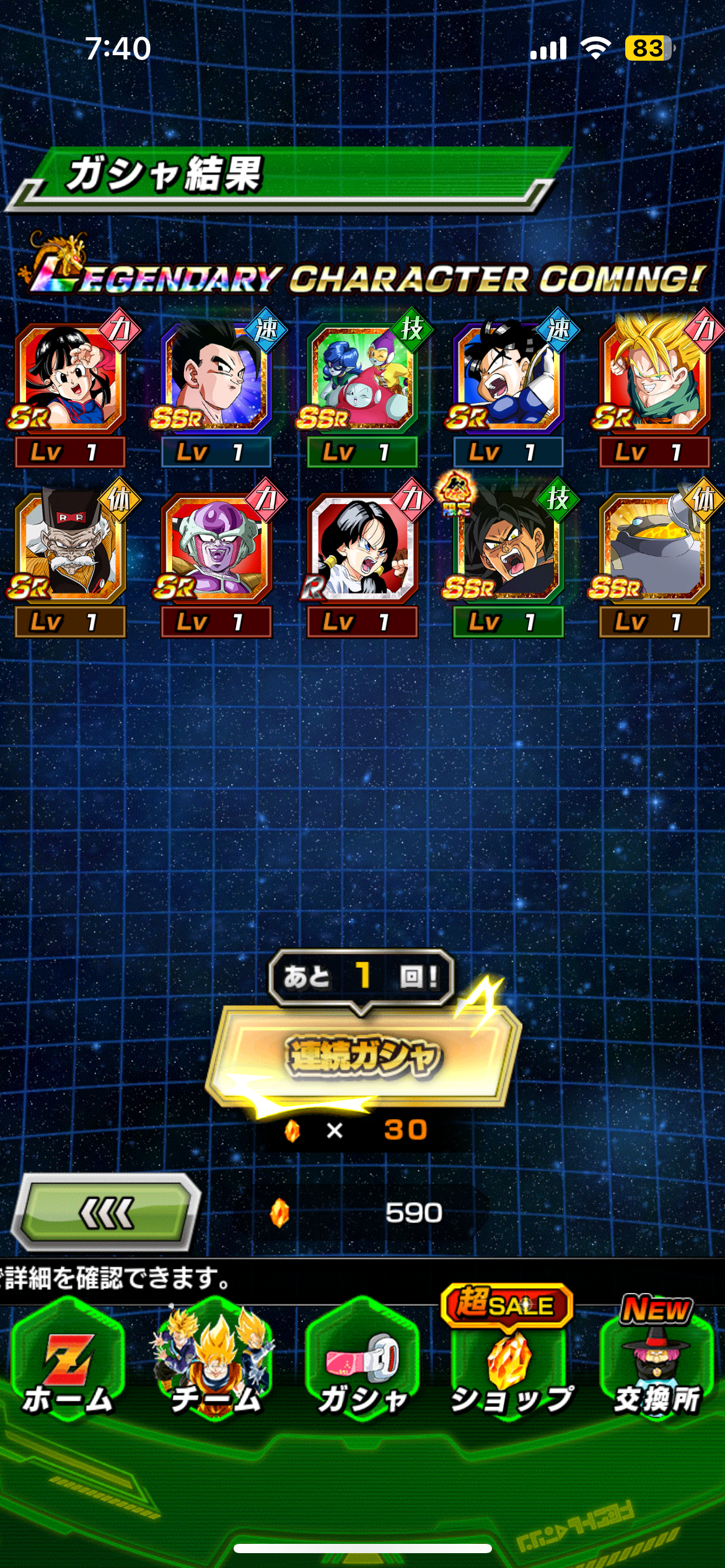Select the SSR Pilaf gang card
This screenshot has height=1568, width=725.
(362, 379)
